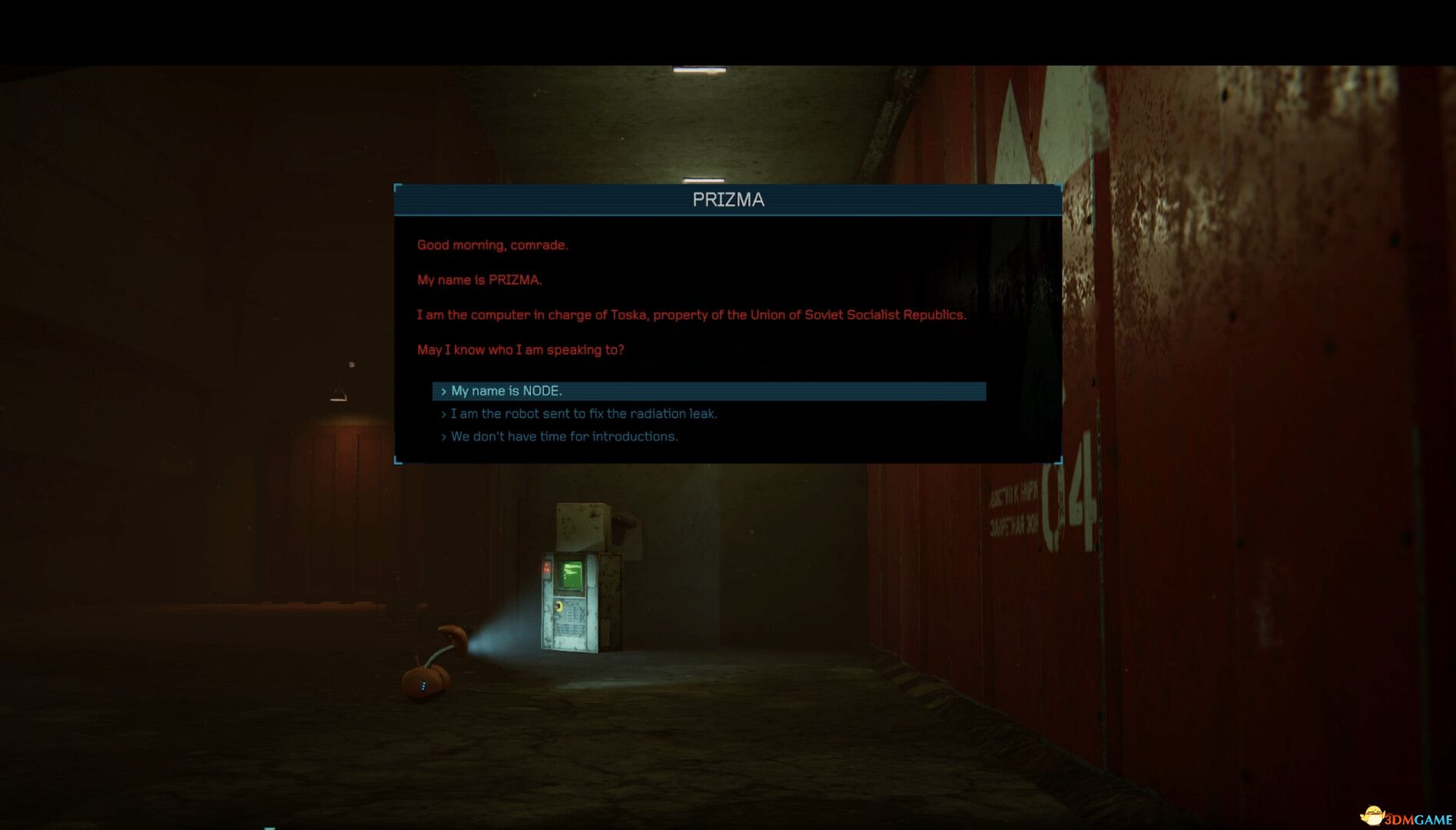Select the response 'My name is NODE.'
This screenshot has width=1456, height=830.
[x=507, y=390]
